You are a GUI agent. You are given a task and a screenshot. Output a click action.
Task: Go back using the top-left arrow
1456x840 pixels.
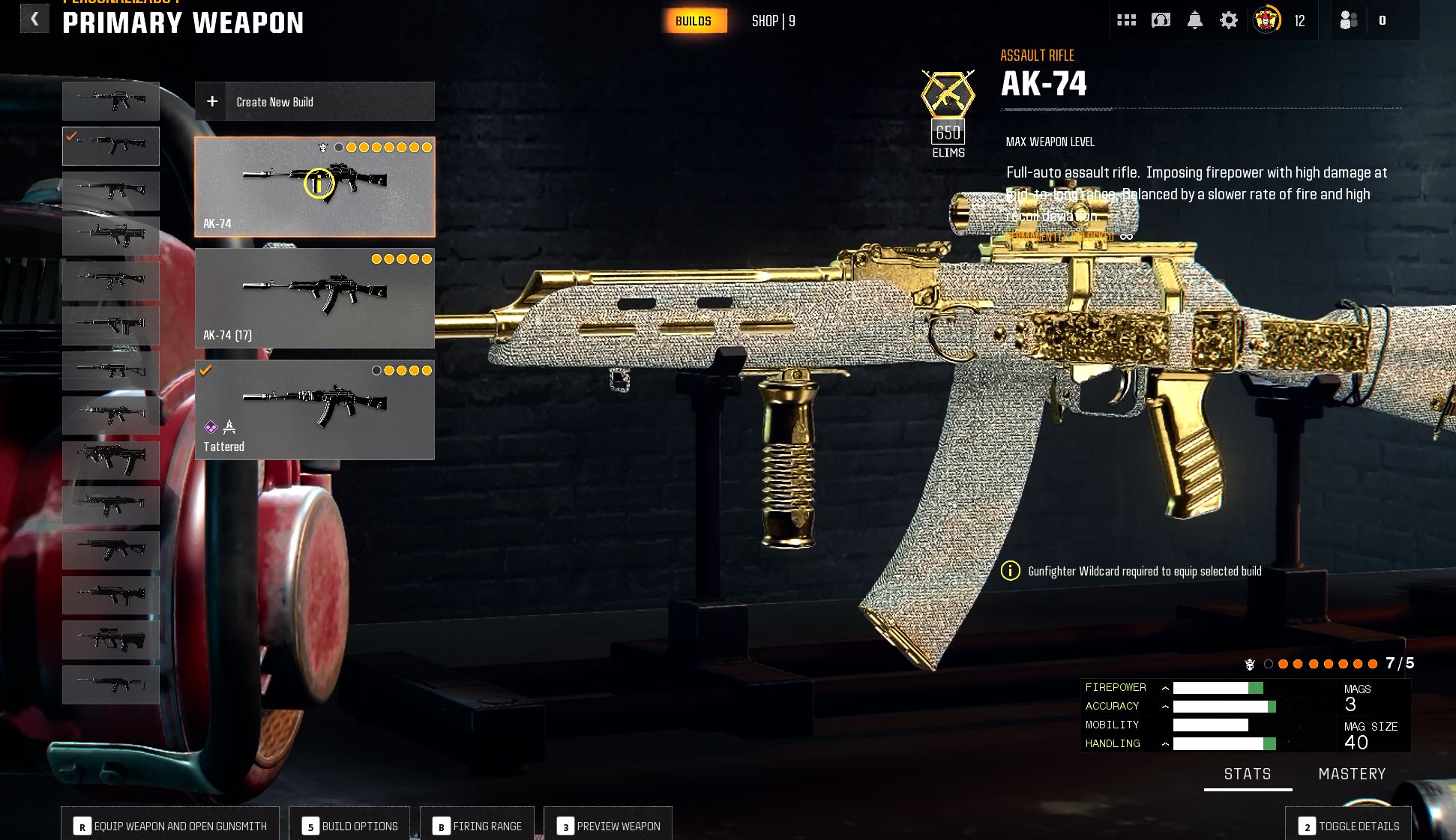pyautogui.click(x=34, y=19)
